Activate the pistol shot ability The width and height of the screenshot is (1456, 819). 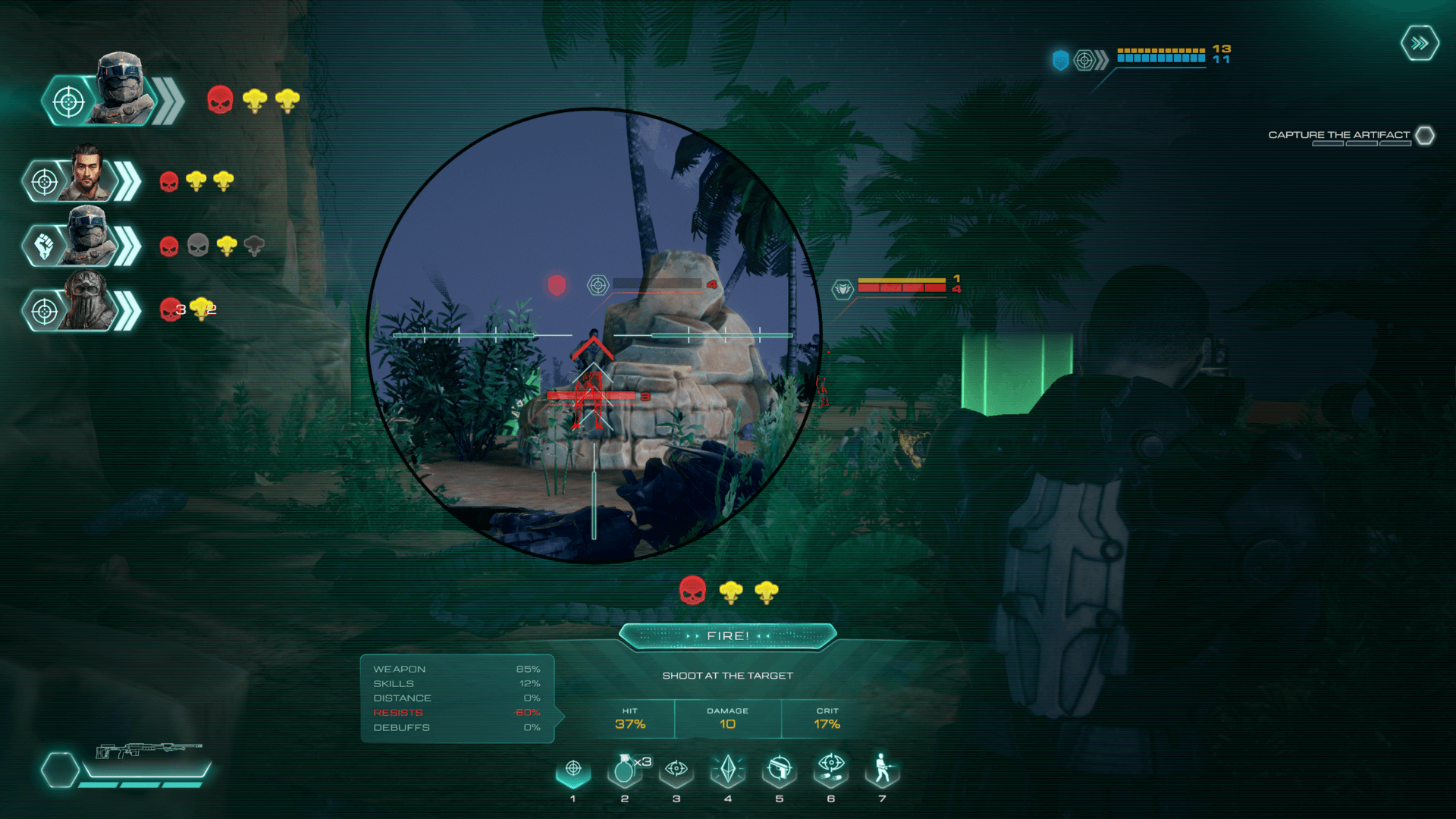click(x=780, y=770)
